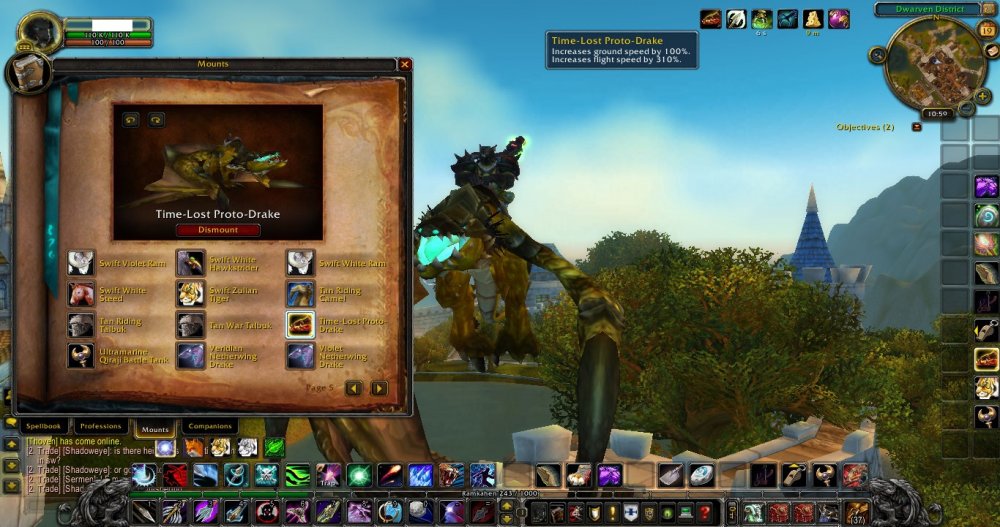Open the Professions tab
This screenshot has height=527, width=1000.
(101, 427)
